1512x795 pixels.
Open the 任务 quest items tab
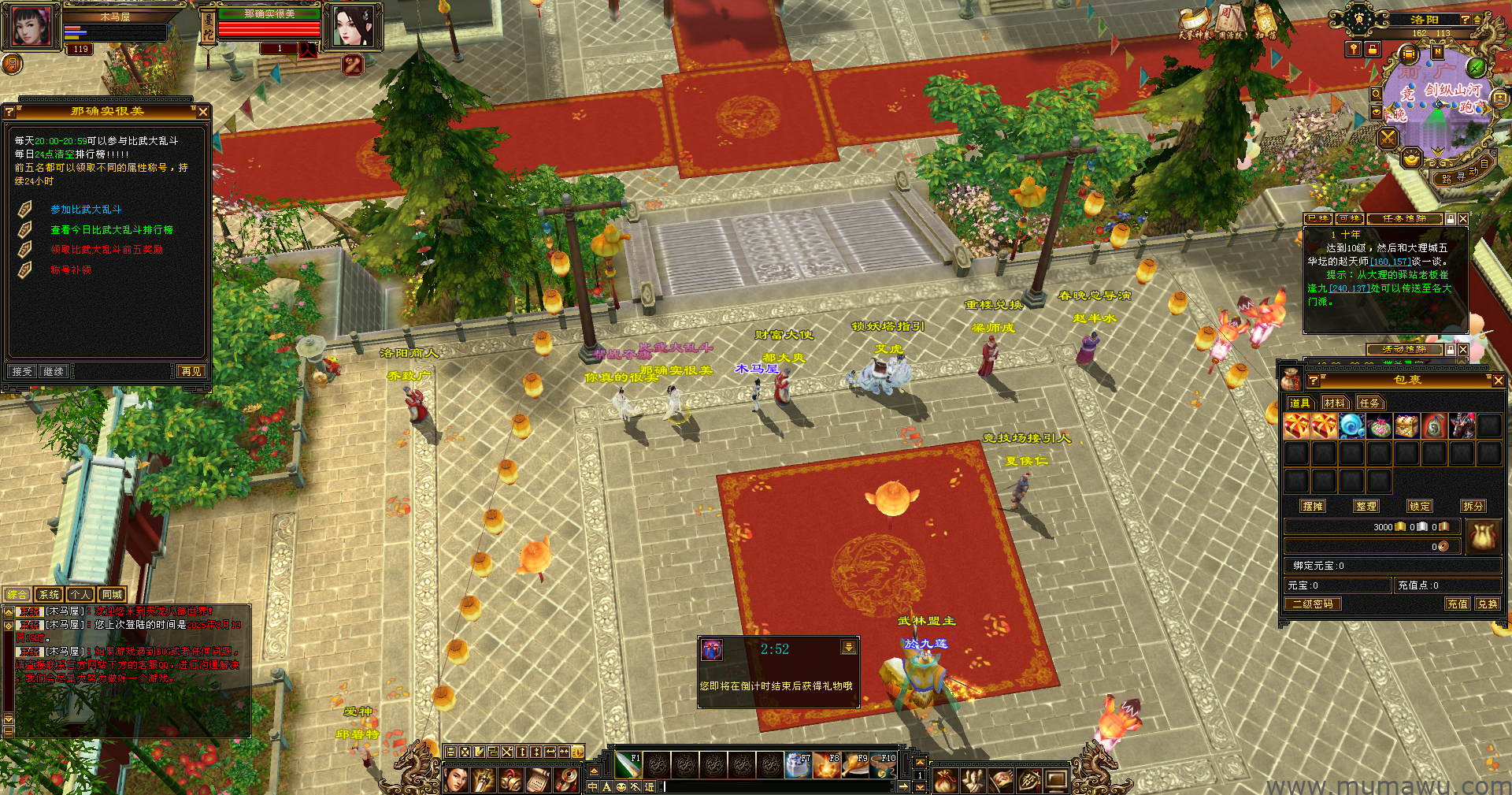coord(1369,403)
